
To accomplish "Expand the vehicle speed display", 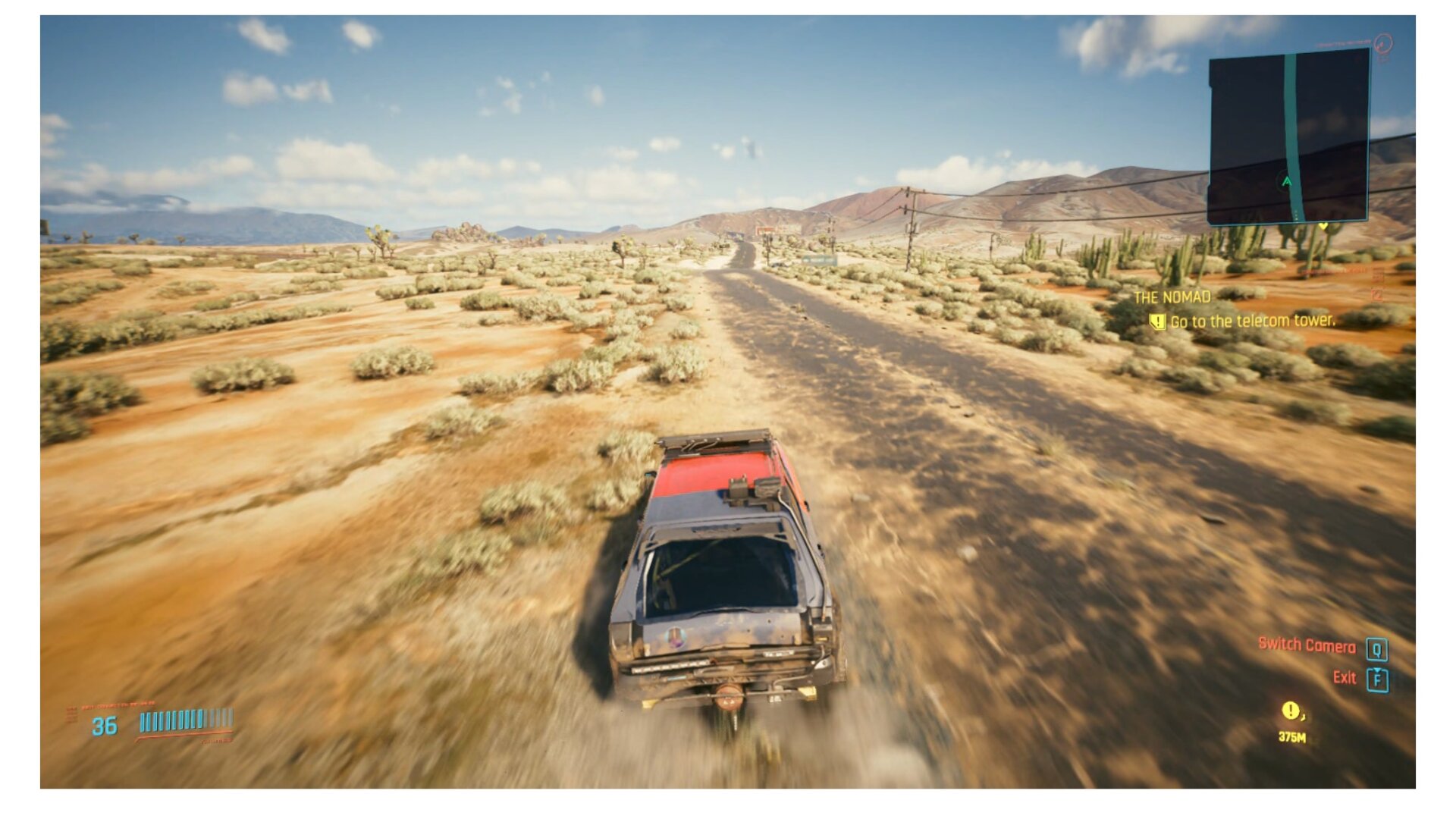I will (105, 725).
